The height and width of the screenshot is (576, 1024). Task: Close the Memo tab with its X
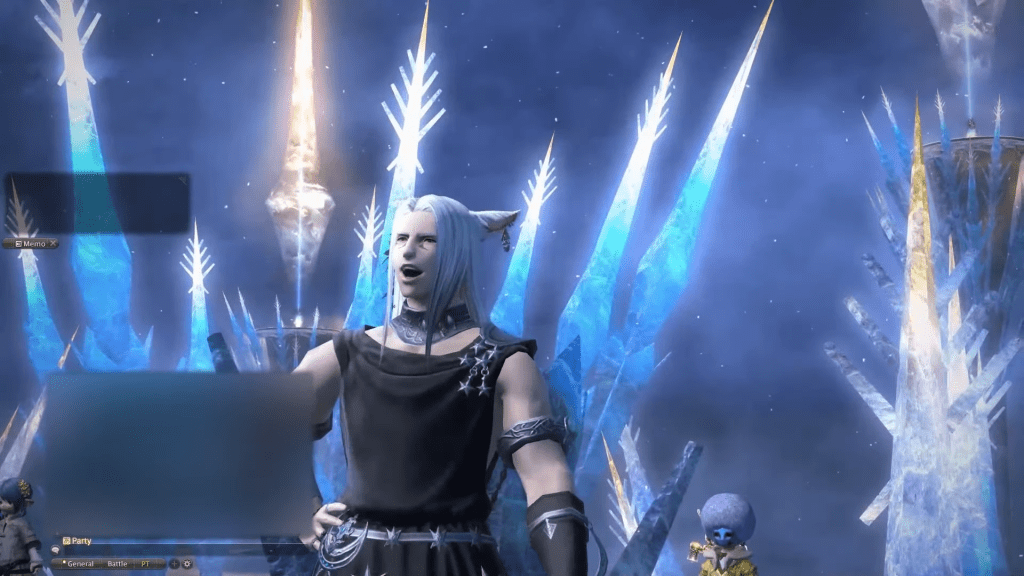pos(53,243)
